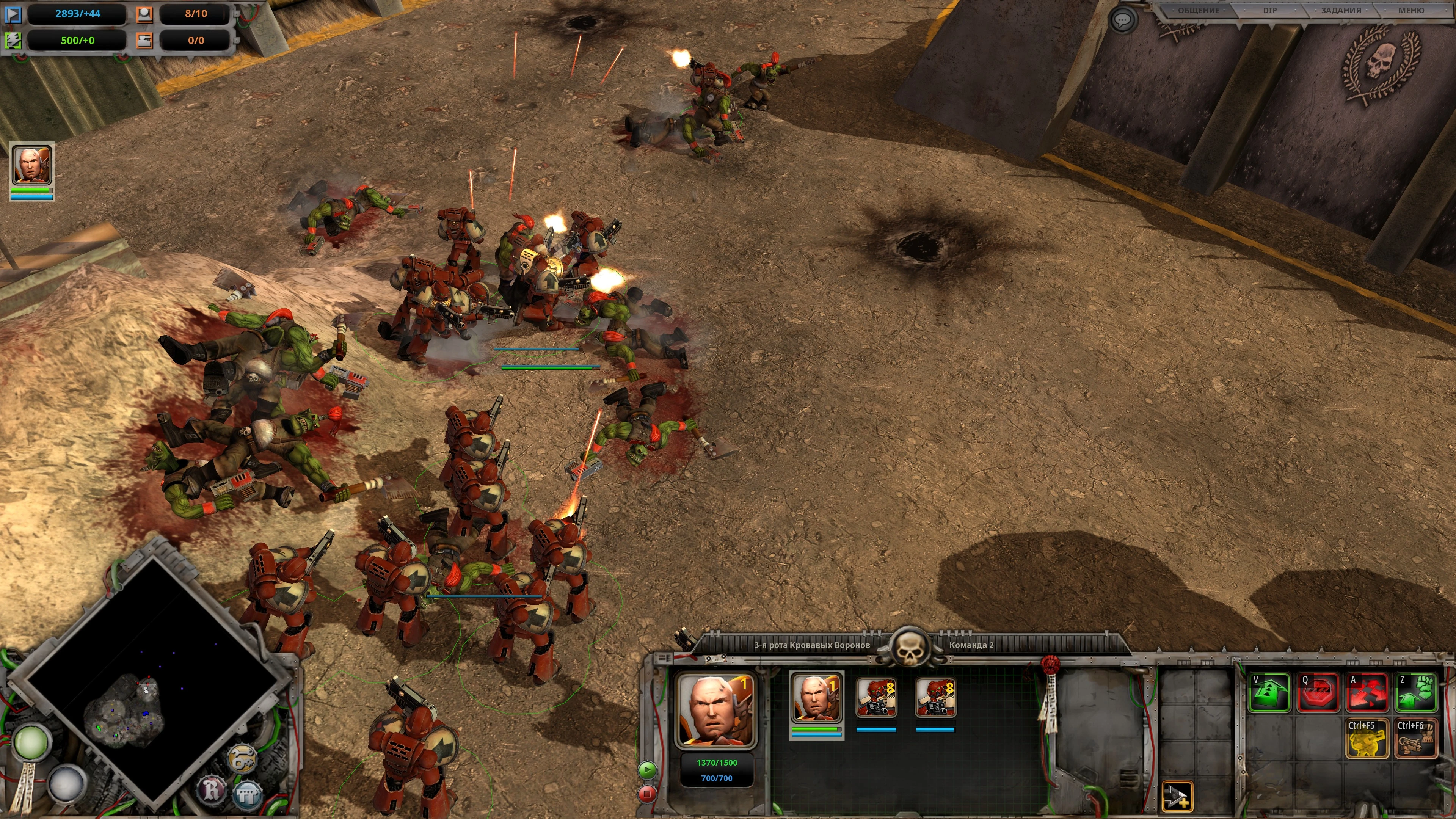Choose the green fist Z melee stance
The height and width of the screenshot is (819, 1456).
point(1416,692)
